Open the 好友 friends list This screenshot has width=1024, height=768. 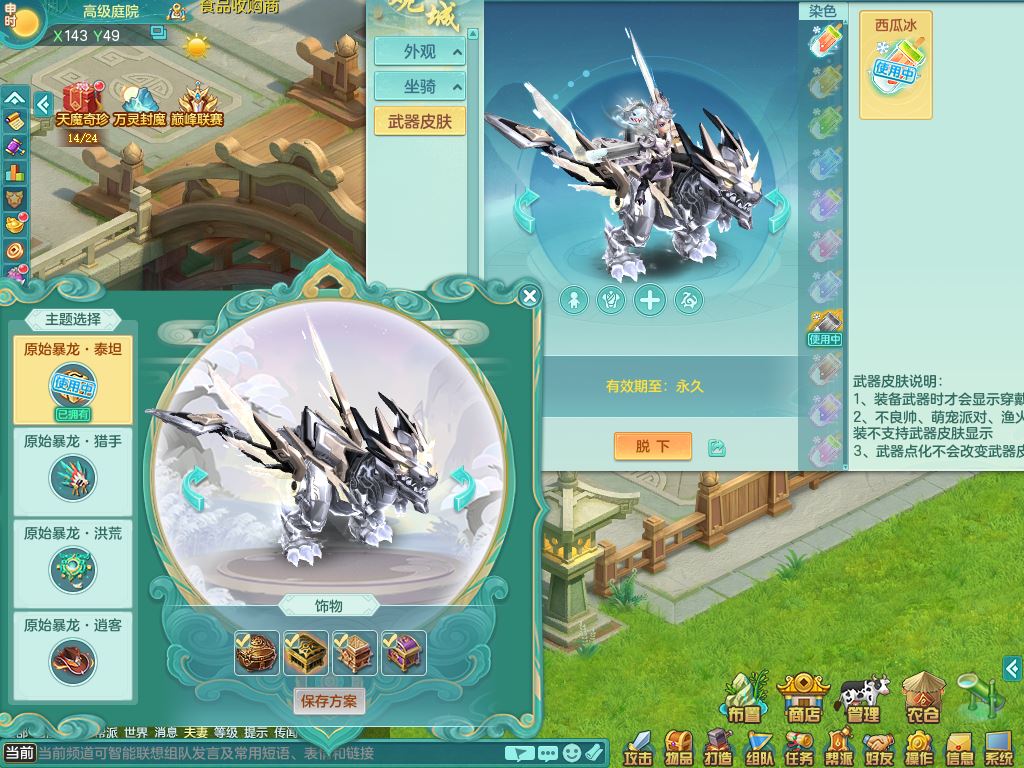coord(879,748)
